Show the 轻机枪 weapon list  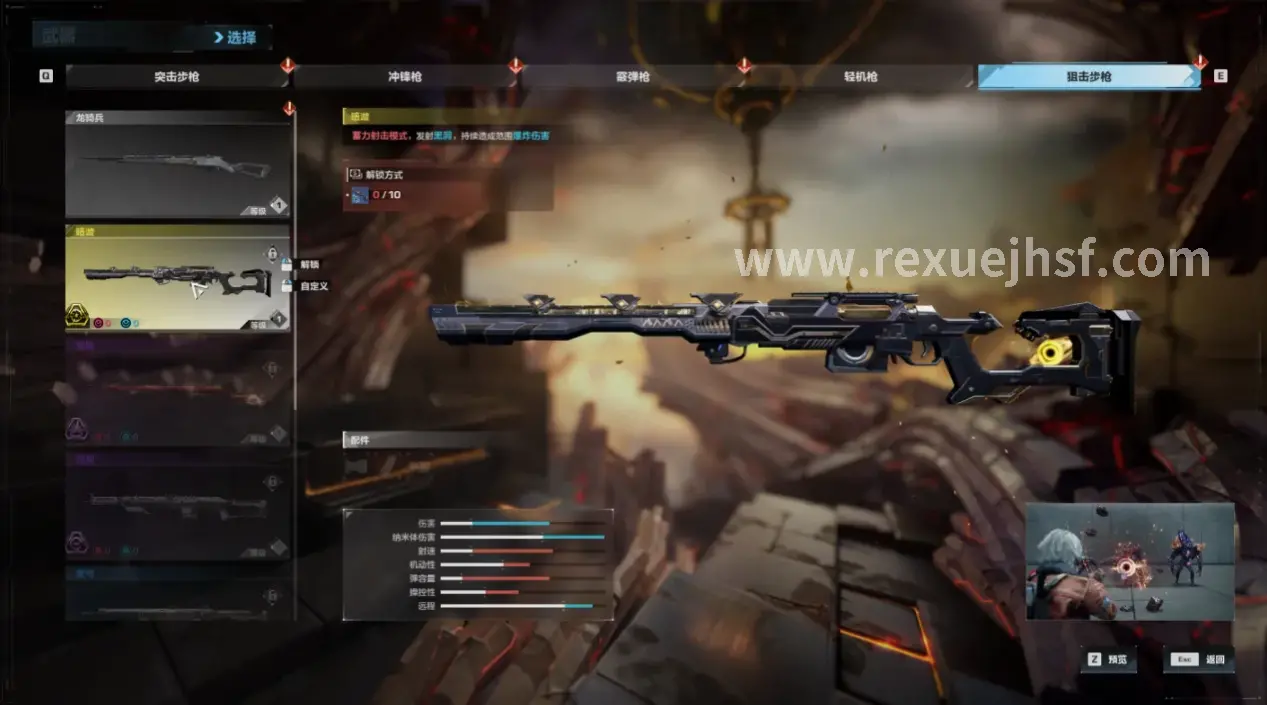point(860,76)
